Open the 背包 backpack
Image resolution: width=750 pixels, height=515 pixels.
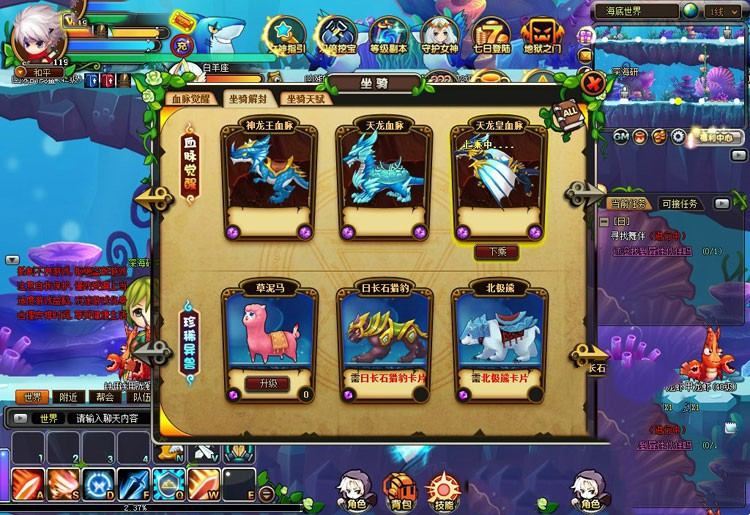(x=400, y=490)
